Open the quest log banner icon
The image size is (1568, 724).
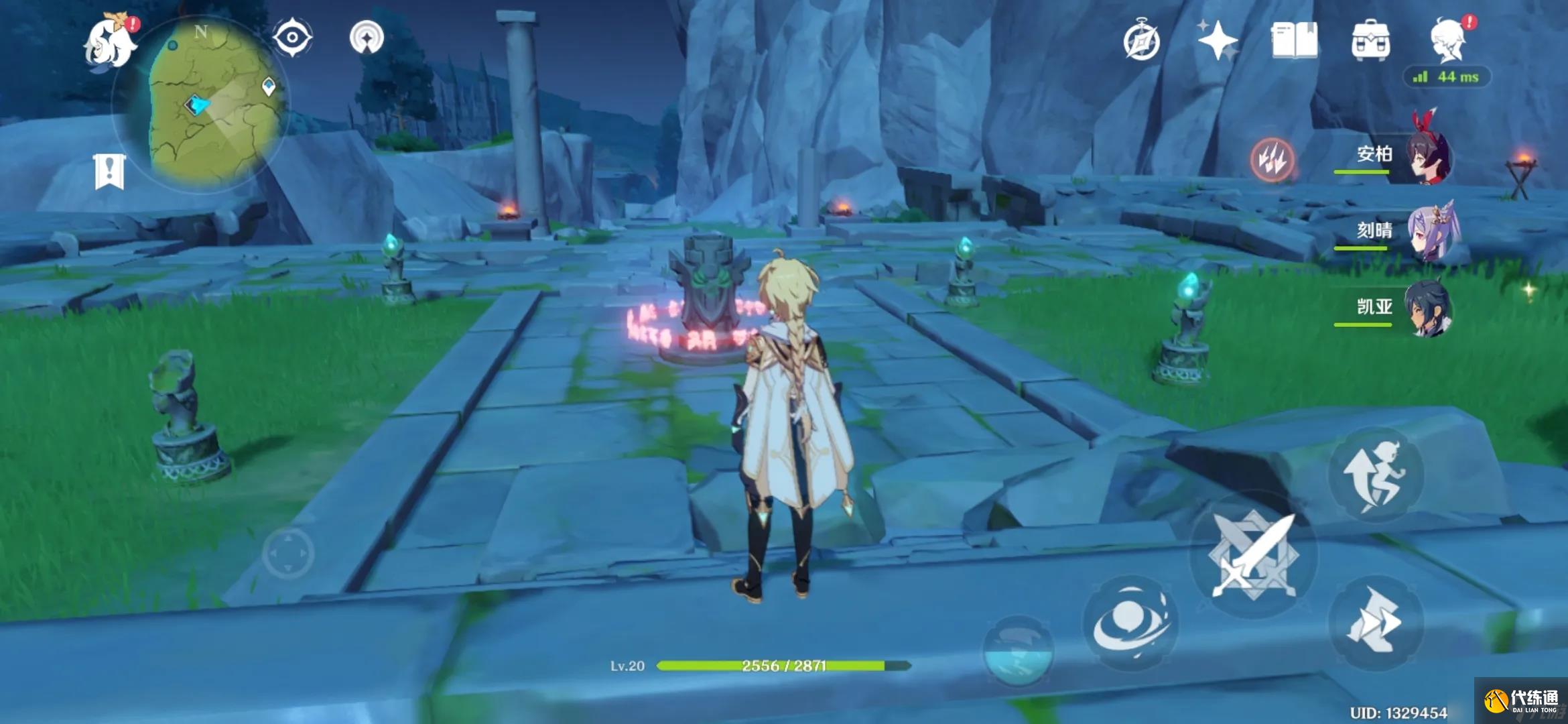pyautogui.click(x=109, y=172)
